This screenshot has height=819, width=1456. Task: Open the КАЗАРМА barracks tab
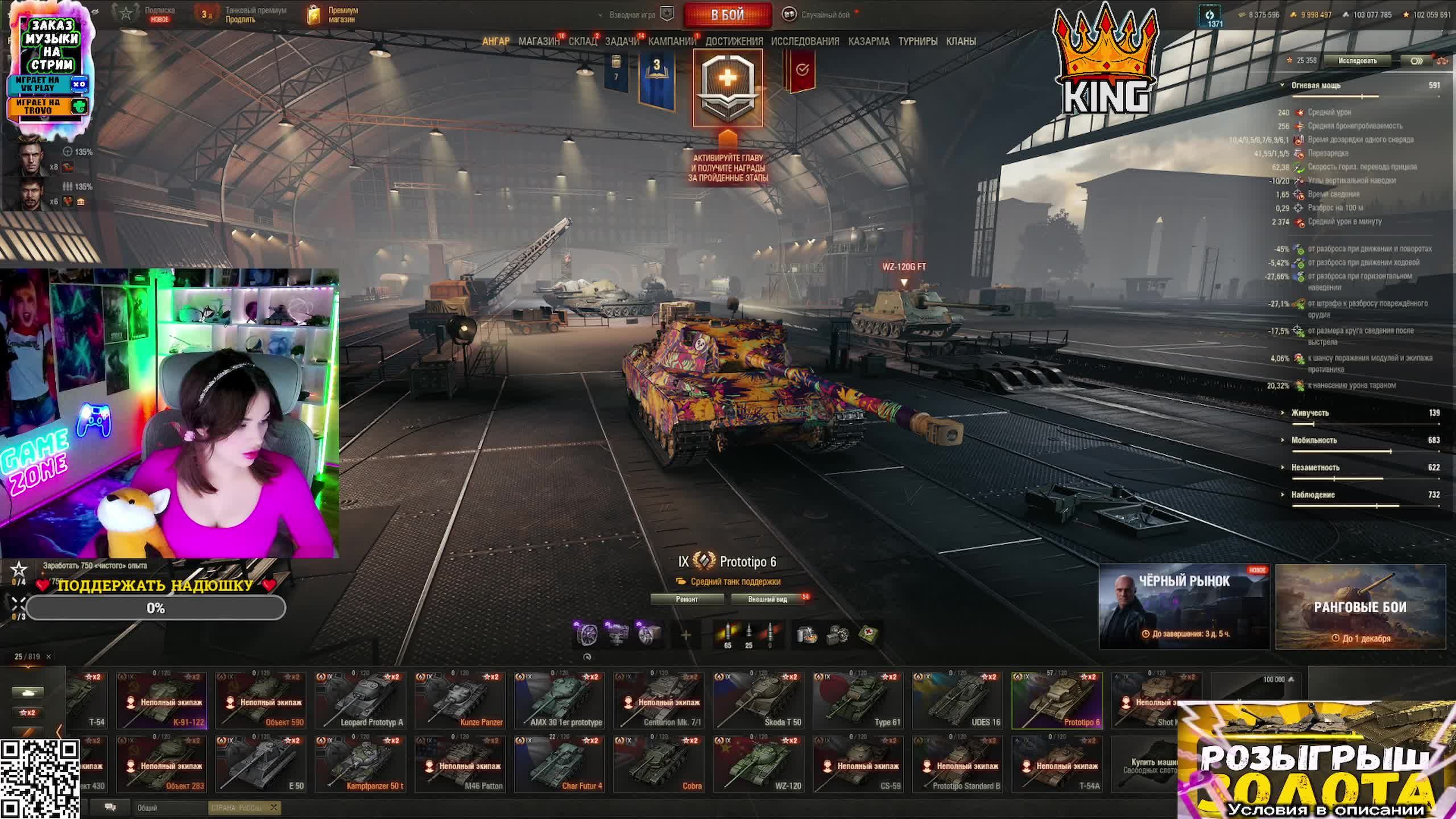point(868,42)
